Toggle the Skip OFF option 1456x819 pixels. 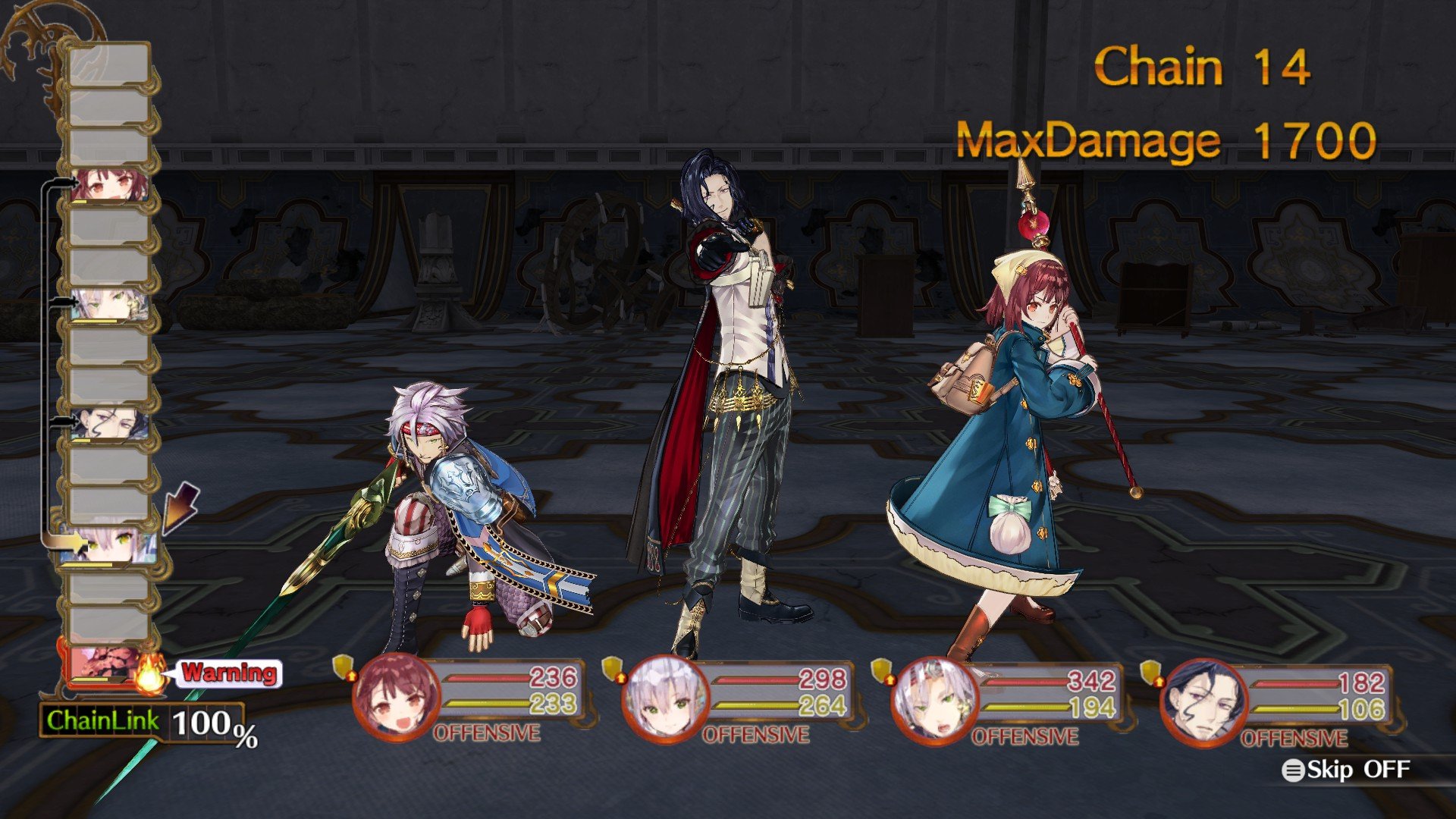click(1347, 770)
